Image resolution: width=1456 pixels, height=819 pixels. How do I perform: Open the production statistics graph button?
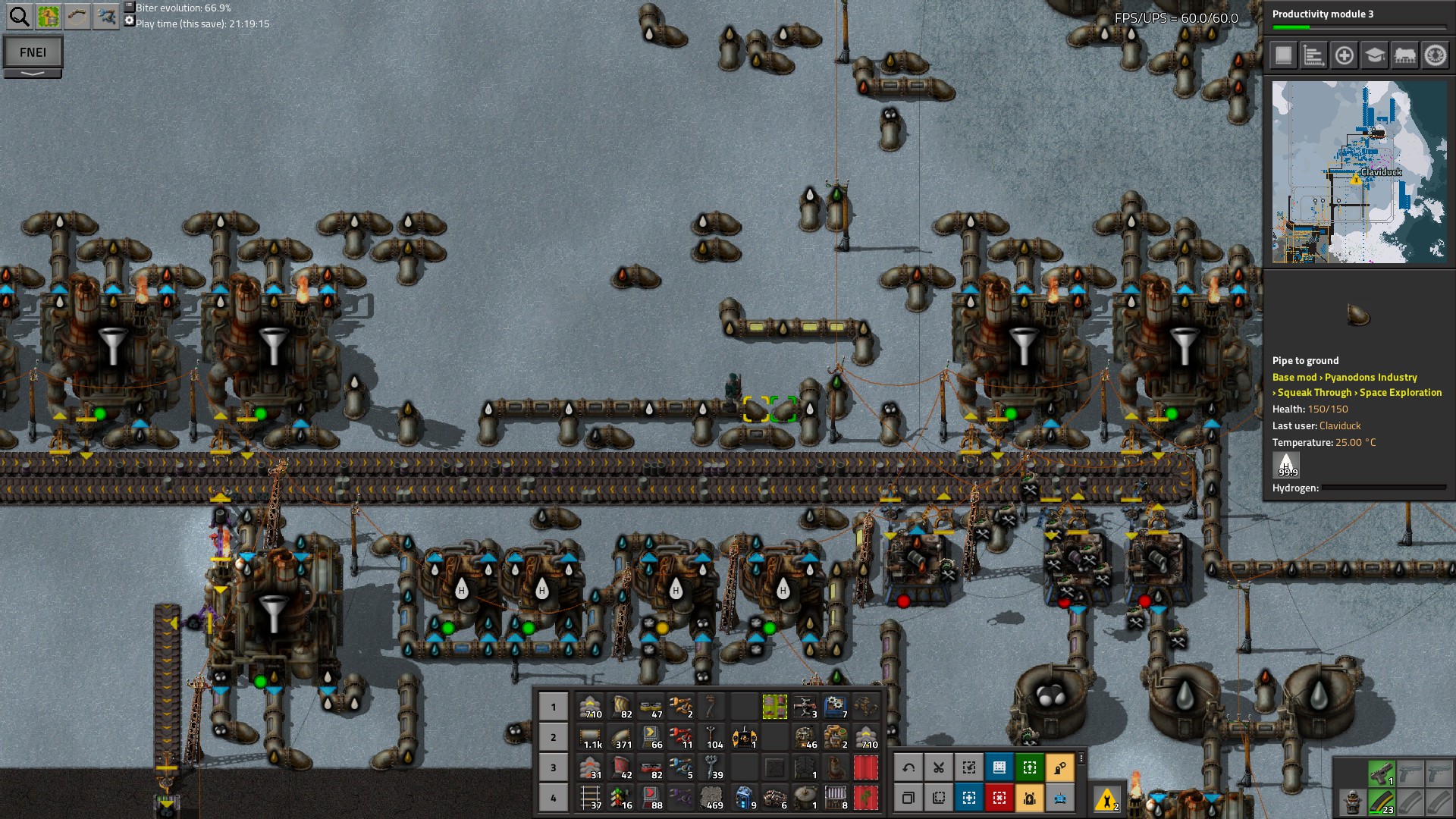[1313, 55]
